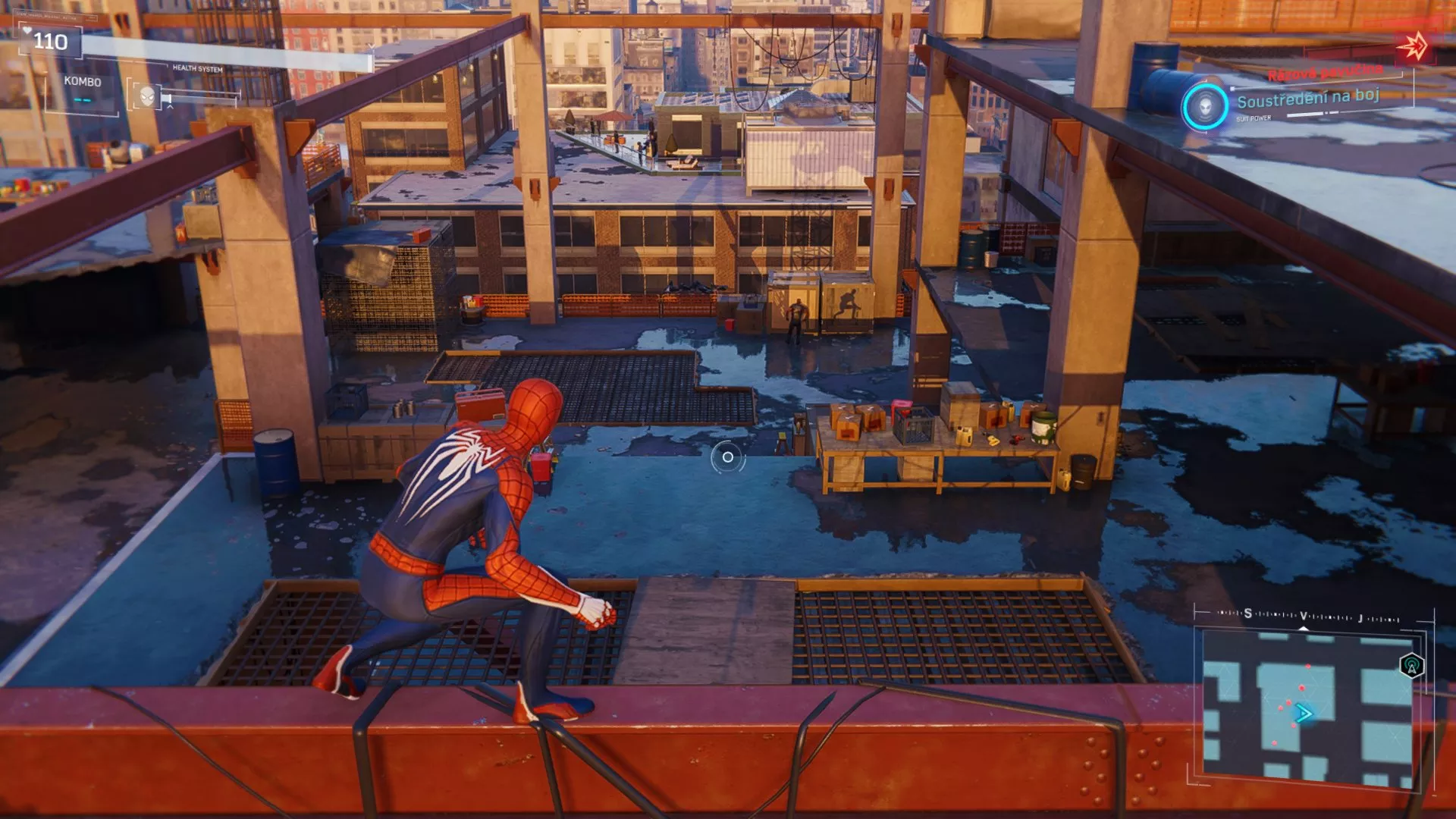Select the cyan player arrow on minimap
The image size is (1456, 819).
coord(1303,713)
